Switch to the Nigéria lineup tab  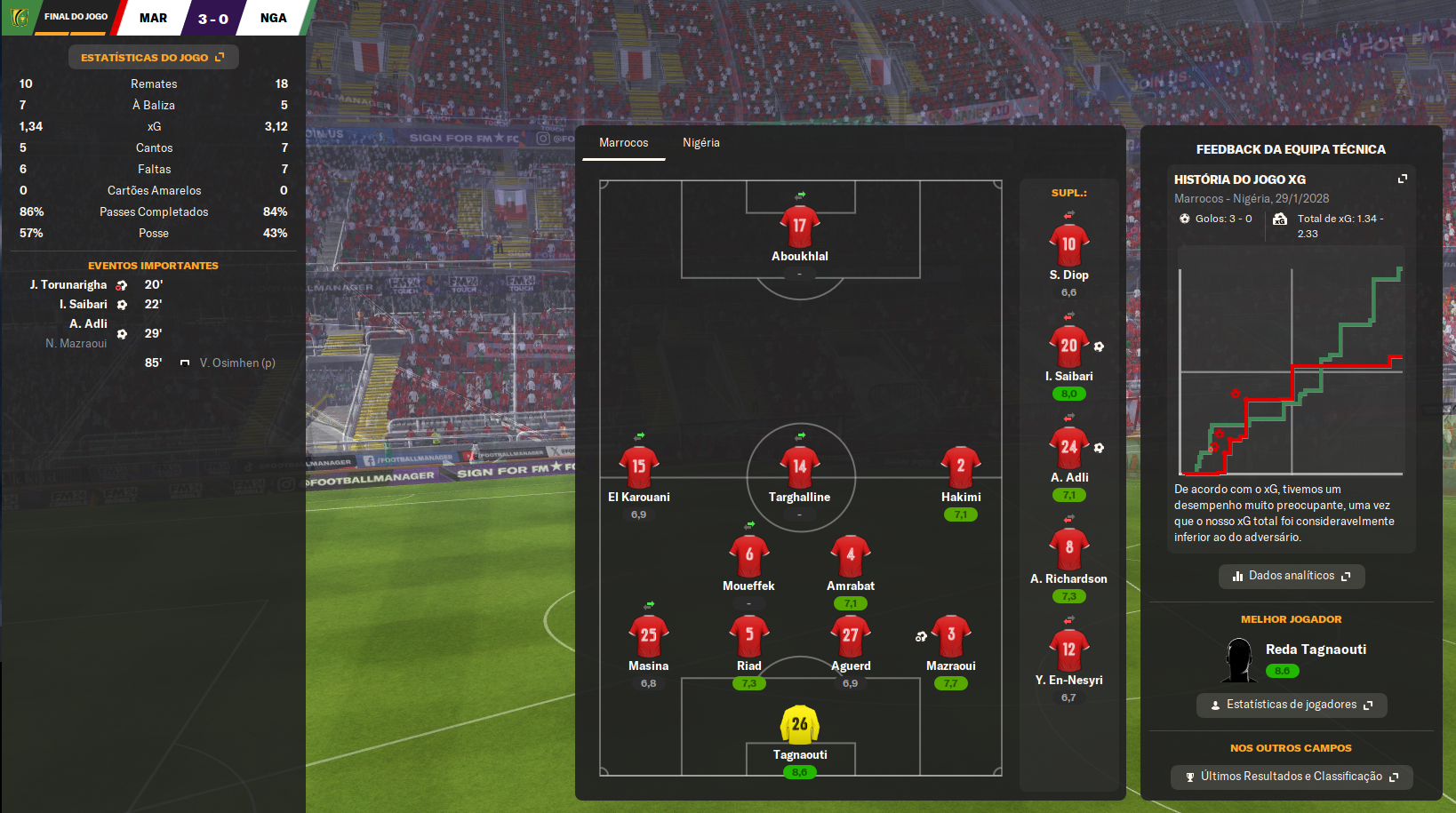pos(700,143)
